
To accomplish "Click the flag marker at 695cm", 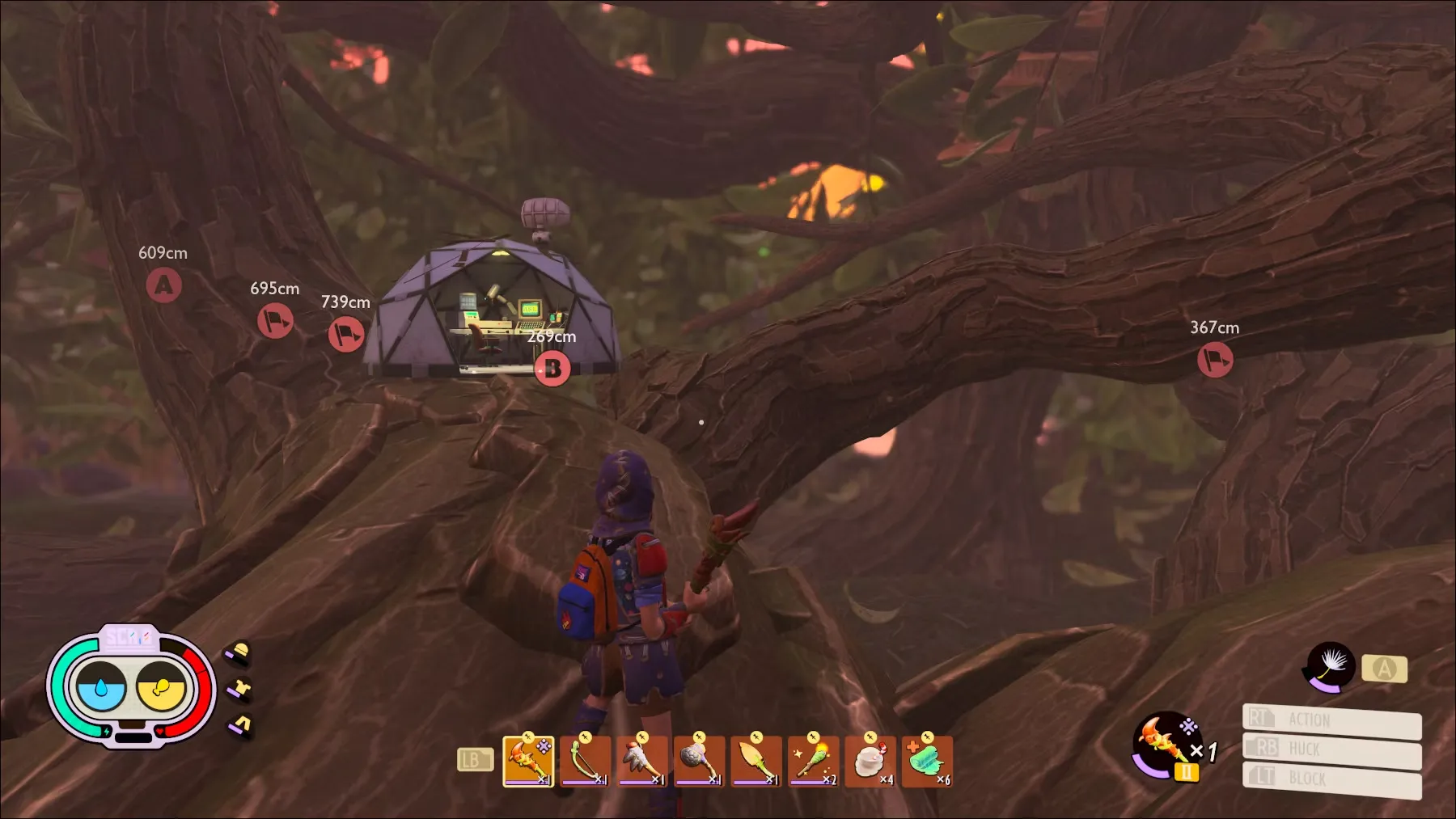I will 275,321.
